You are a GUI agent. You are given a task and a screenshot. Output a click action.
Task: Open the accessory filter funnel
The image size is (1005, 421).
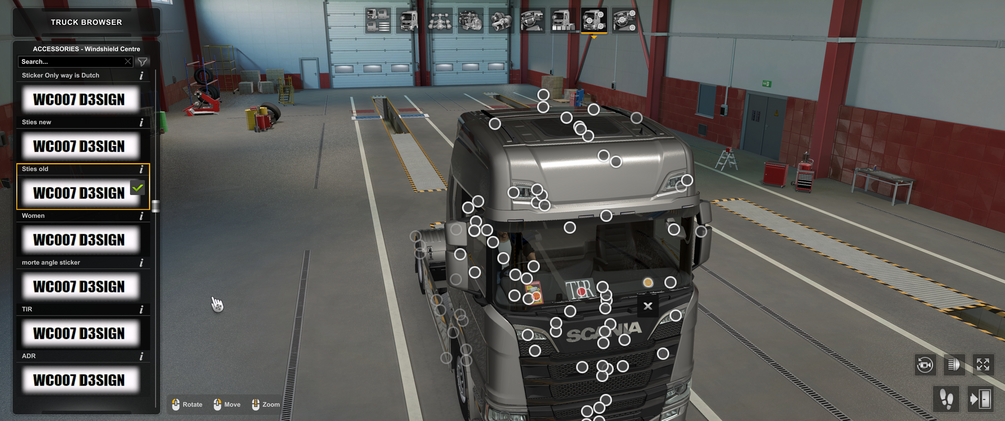(145, 62)
